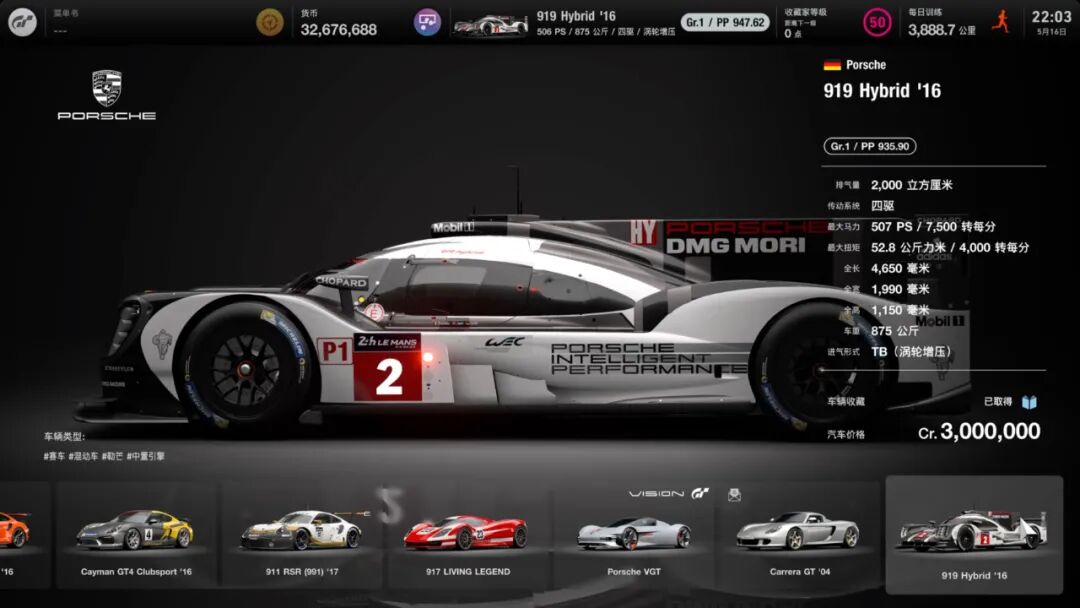Pick the Porsche VGT car tile
This screenshot has height=608, width=1080.
click(633, 535)
